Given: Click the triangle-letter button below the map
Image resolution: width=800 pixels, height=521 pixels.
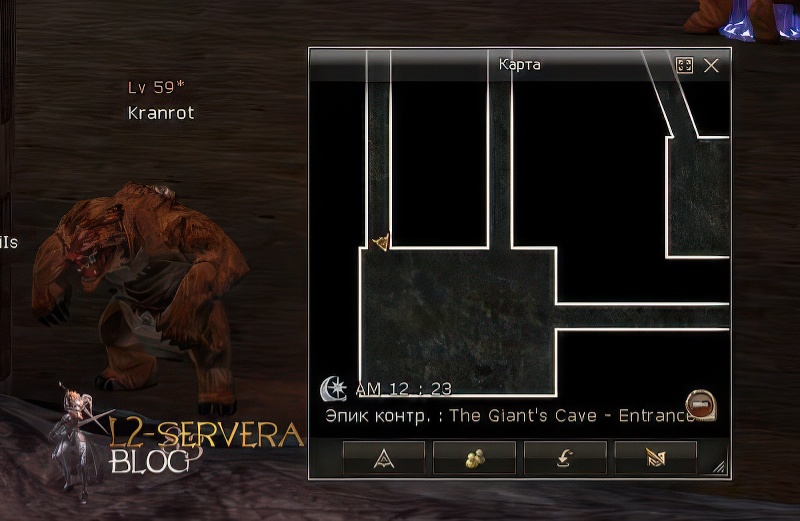Looking at the screenshot, I should [384, 458].
